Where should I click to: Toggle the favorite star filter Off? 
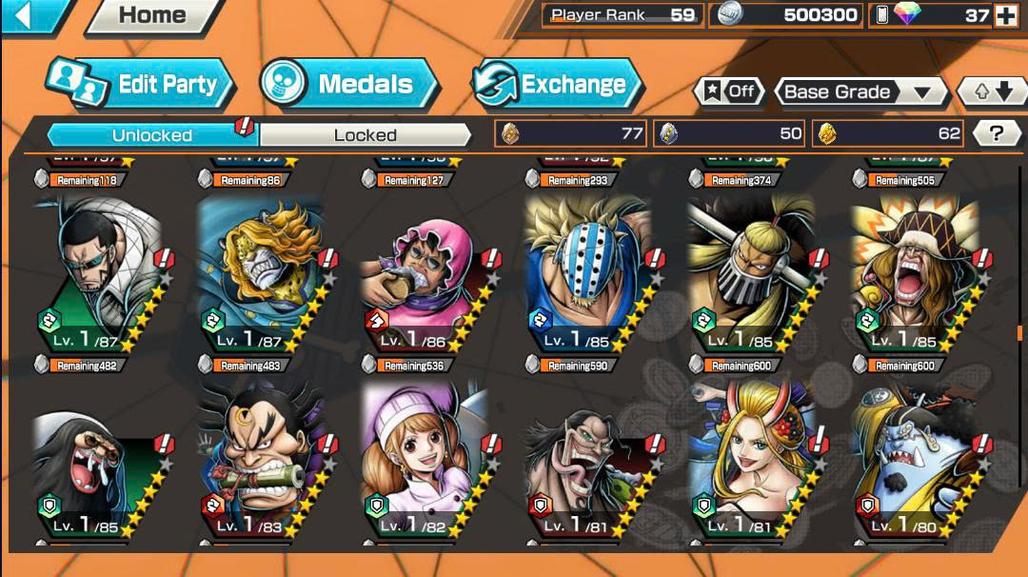[729, 92]
